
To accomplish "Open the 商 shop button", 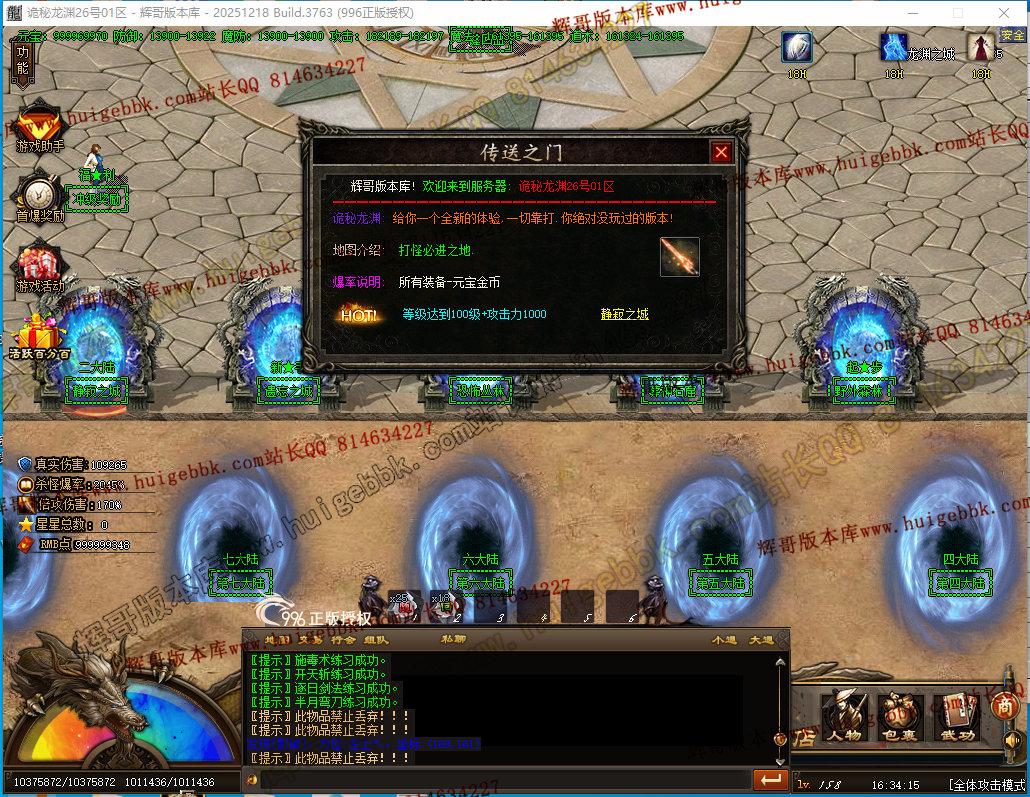I will (x=1003, y=705).
